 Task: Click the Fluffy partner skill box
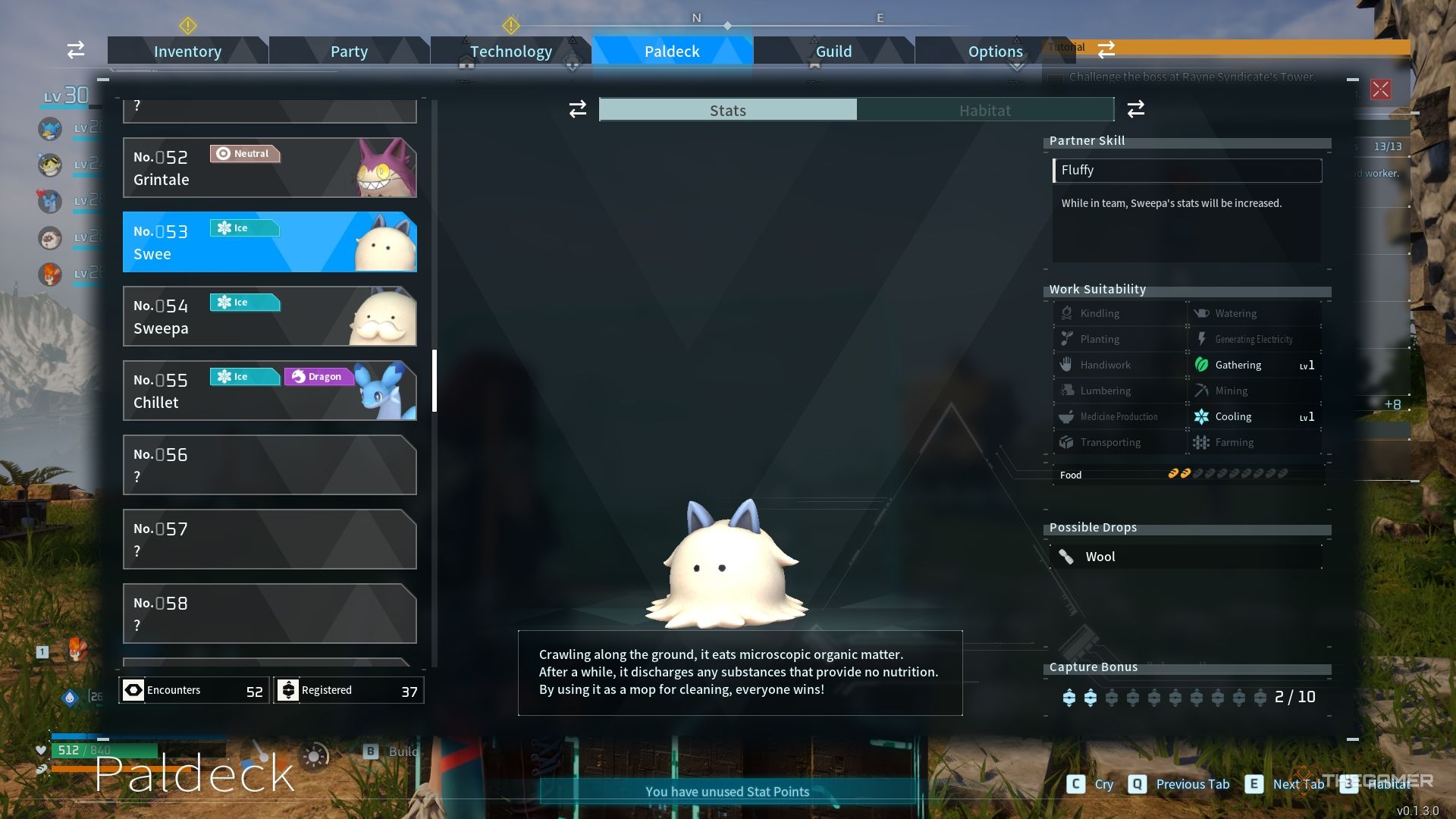click(1187, 171)
